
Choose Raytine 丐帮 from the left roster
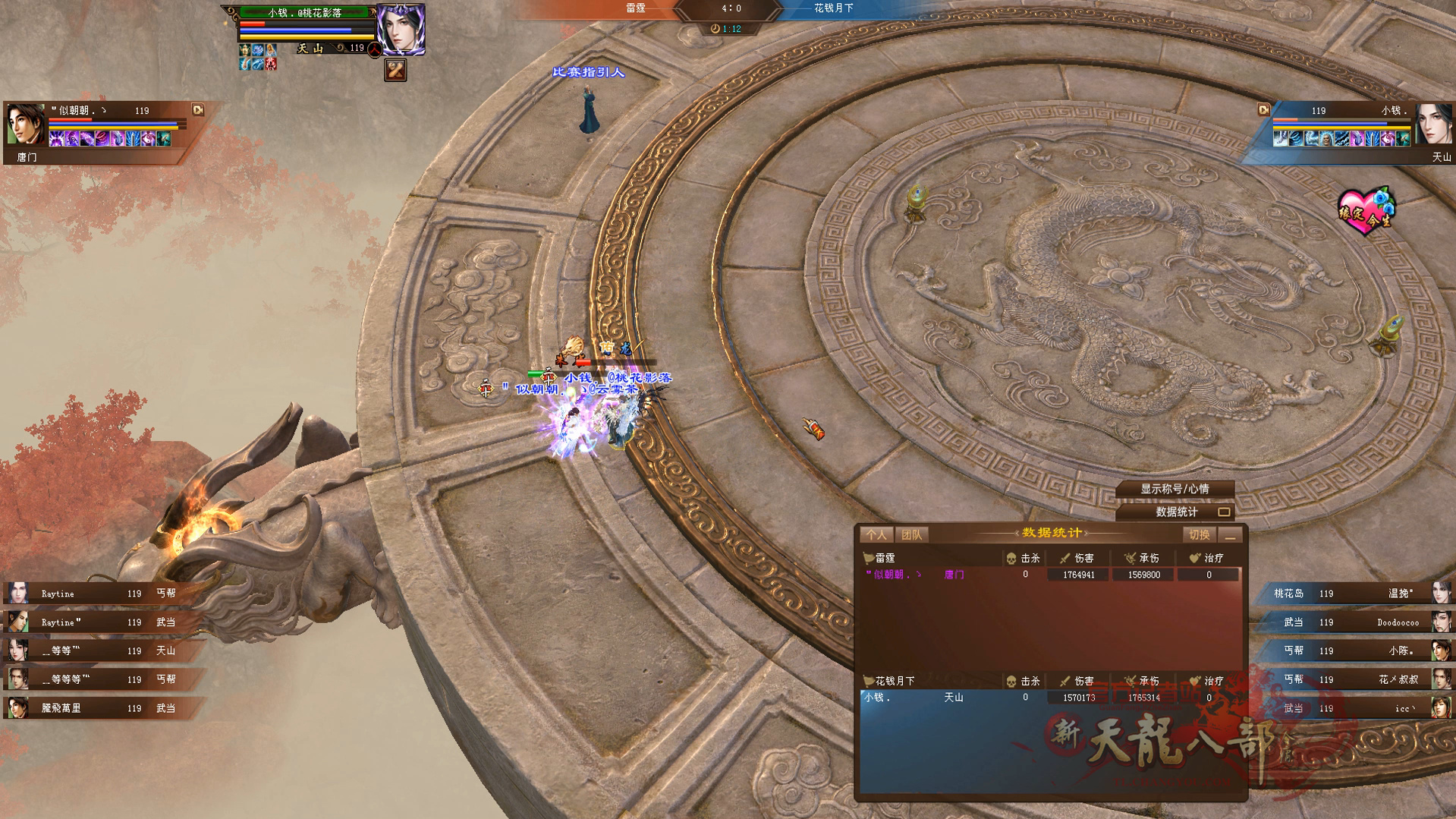pos(99,594)
